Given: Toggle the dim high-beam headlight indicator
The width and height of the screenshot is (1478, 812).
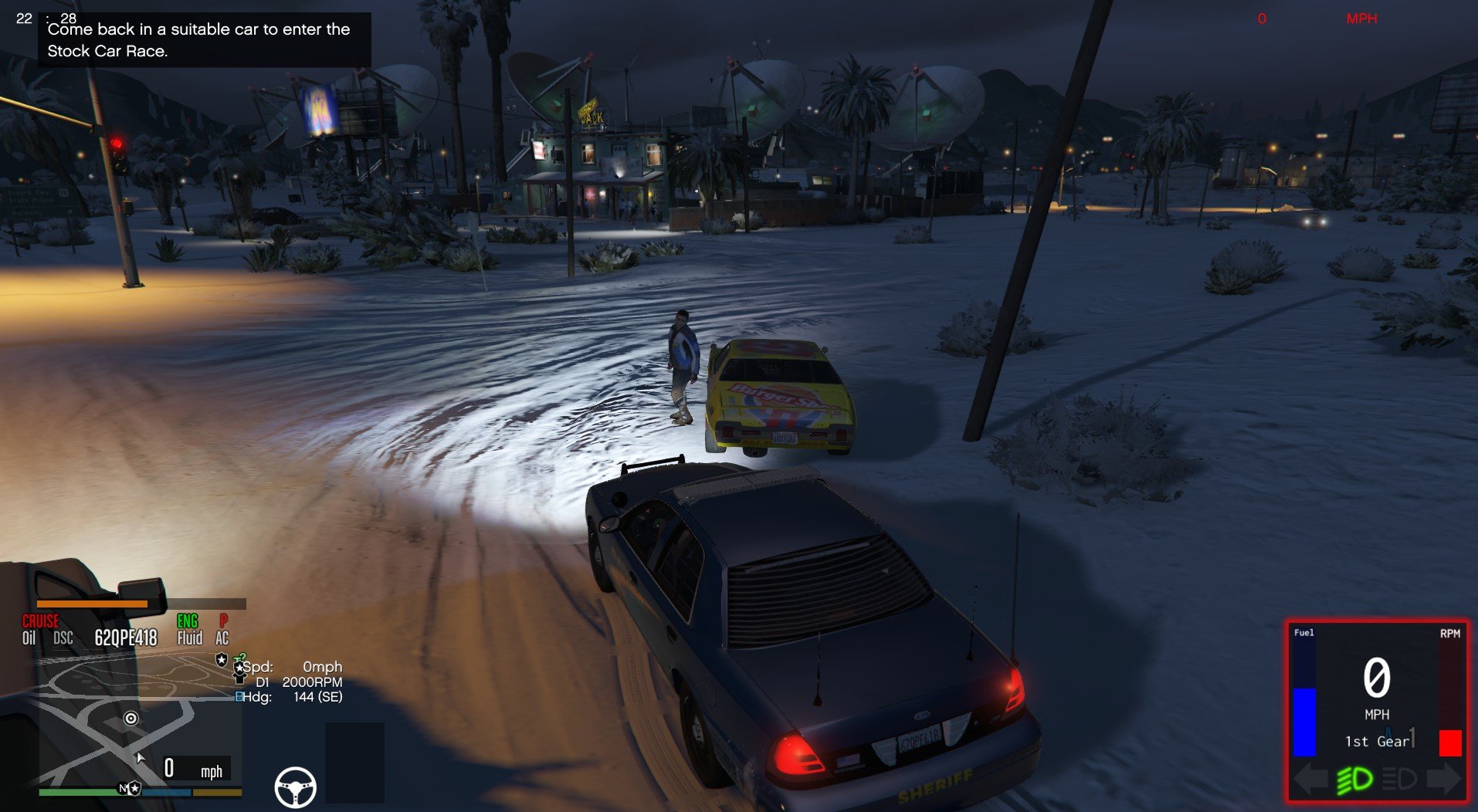Looking at the screenshot, I should click(1398, 780).
